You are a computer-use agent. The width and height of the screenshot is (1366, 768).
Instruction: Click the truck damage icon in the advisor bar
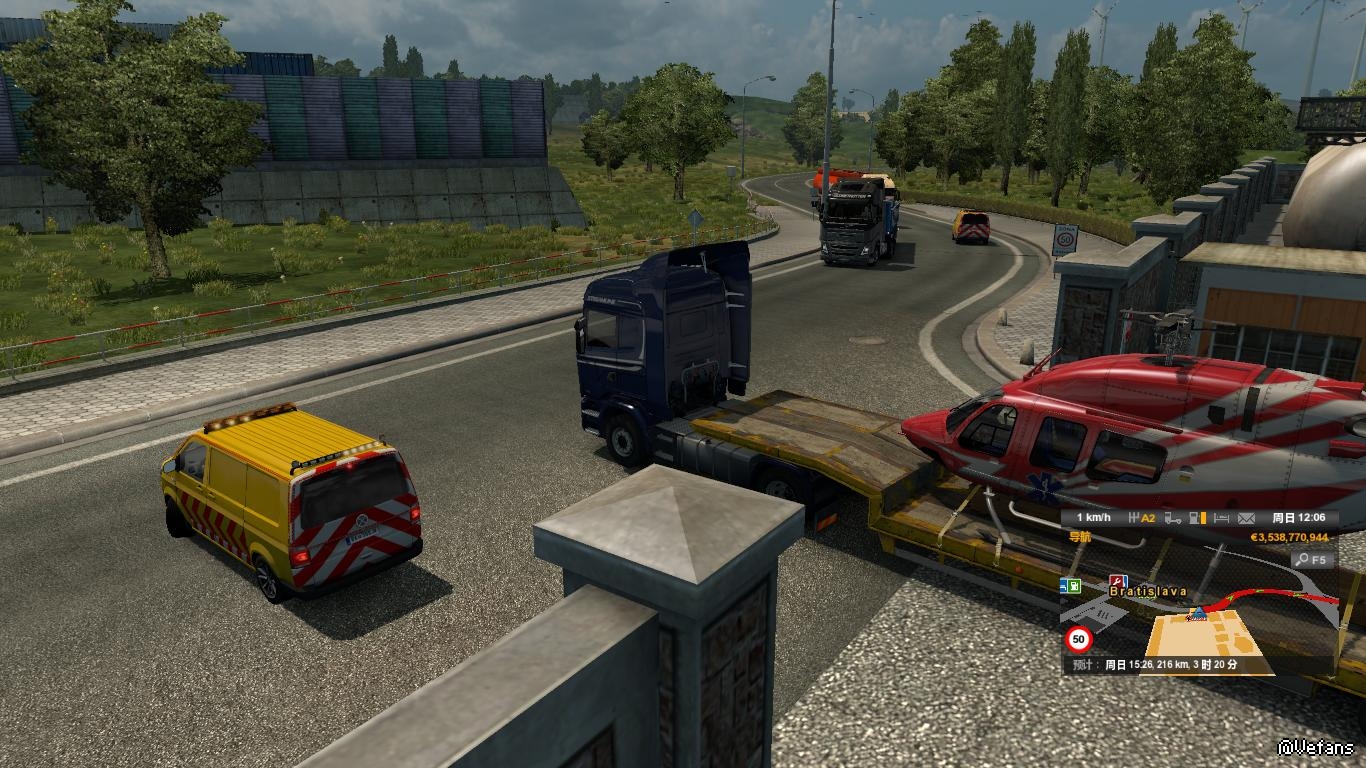(x=1171, y=518)
